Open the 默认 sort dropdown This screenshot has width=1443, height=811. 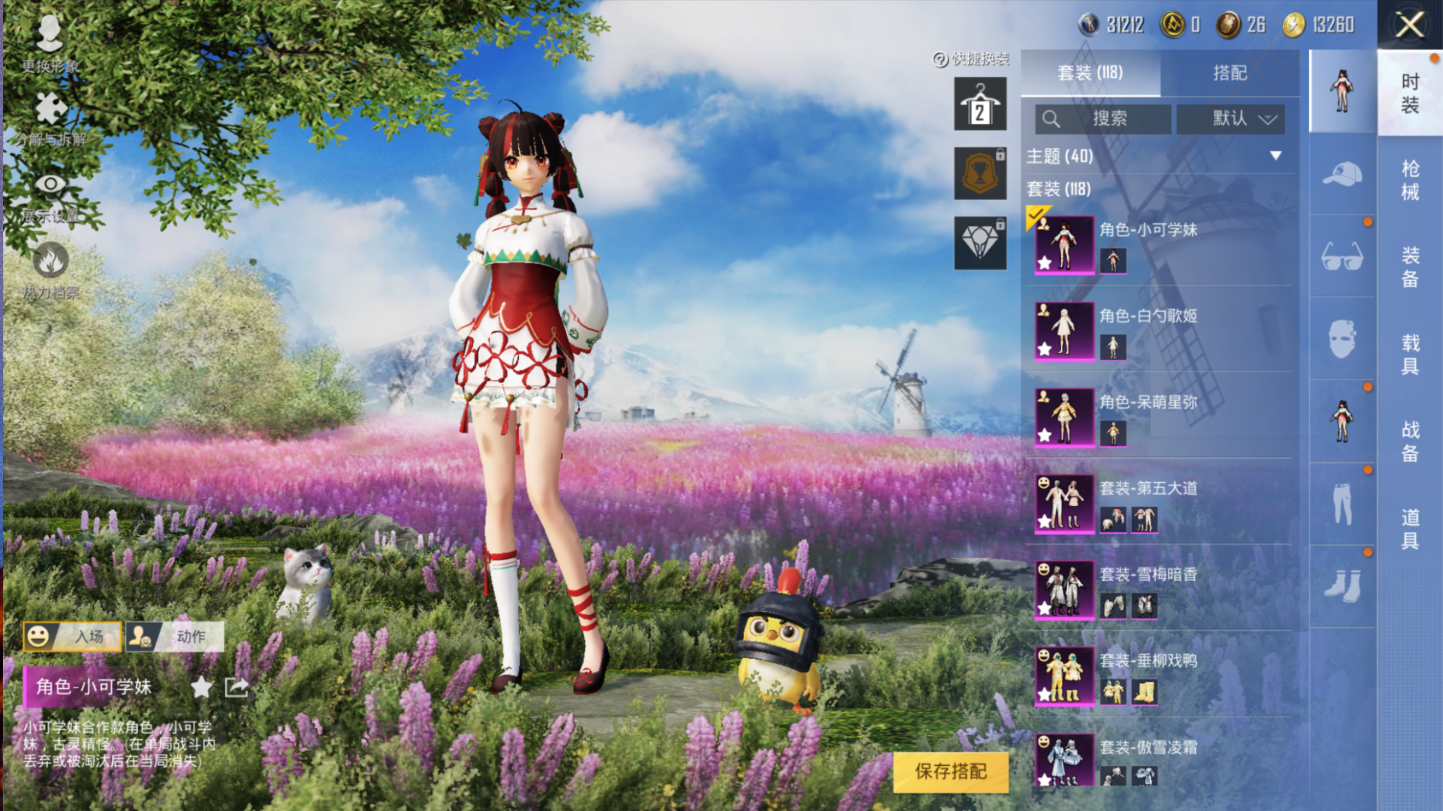pos(1231,119)
